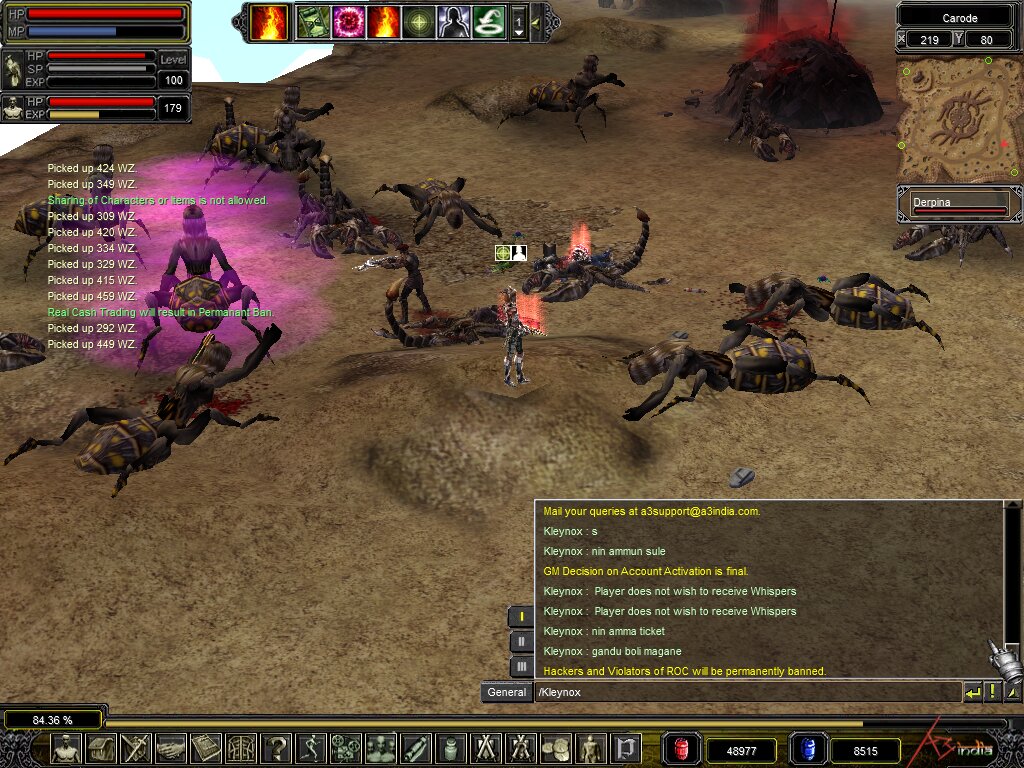
Task: Select the Derpina target frame
Action: point(959,205)
